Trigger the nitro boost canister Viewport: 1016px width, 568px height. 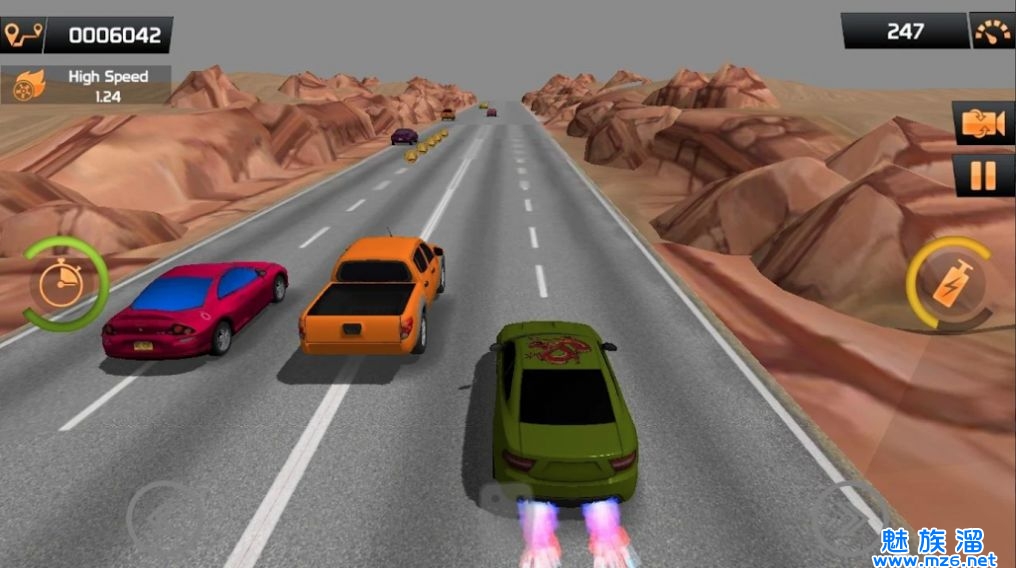(948, 284)
